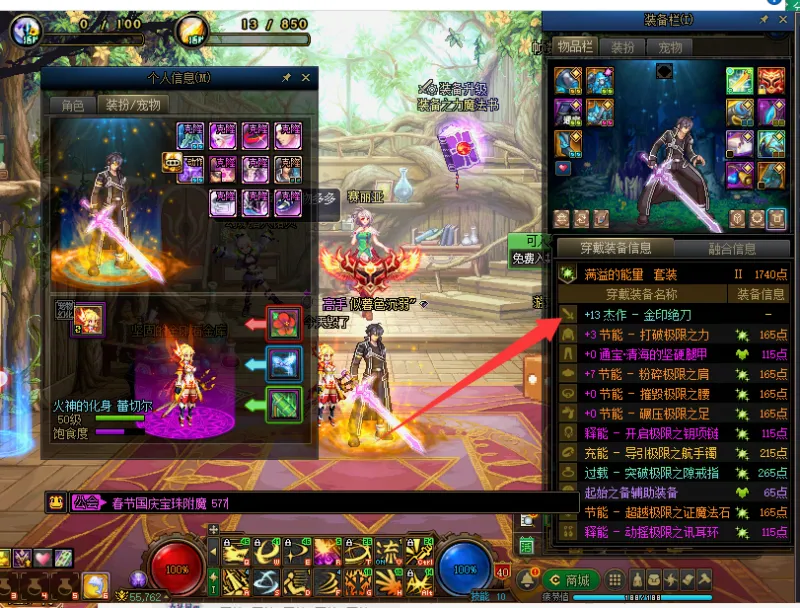Switch to the 融合信息 tab
The width and height of the screenshot is (800, 608).
coord(732,248)
